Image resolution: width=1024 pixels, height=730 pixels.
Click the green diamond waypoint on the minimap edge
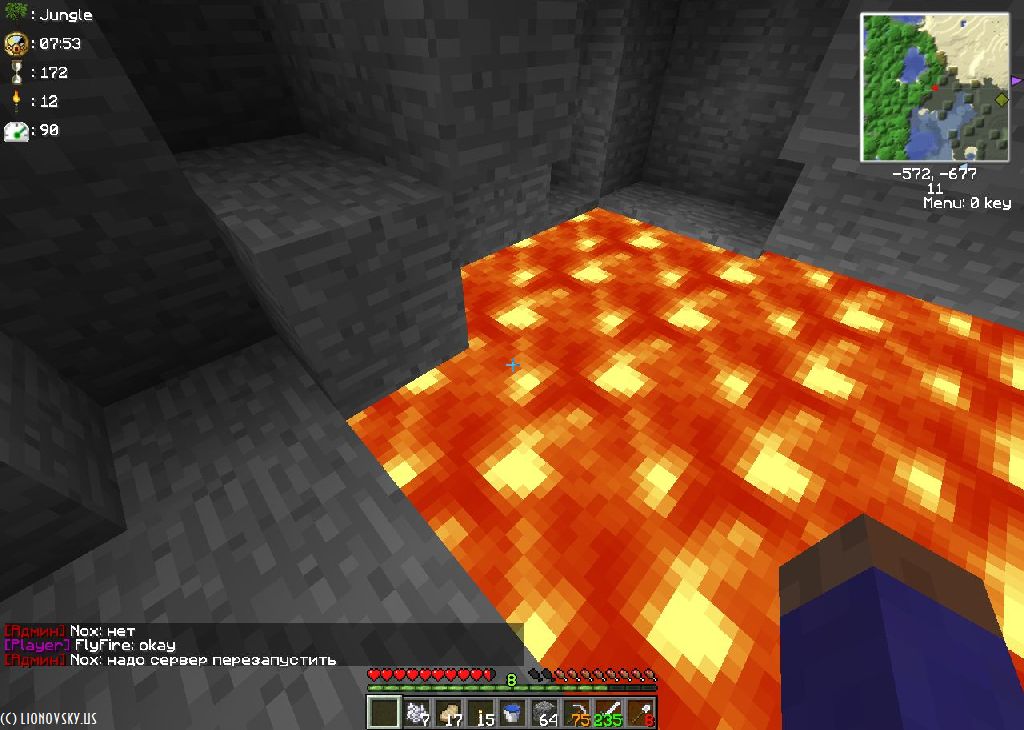pyautogui.click(x=1001, y=99)
